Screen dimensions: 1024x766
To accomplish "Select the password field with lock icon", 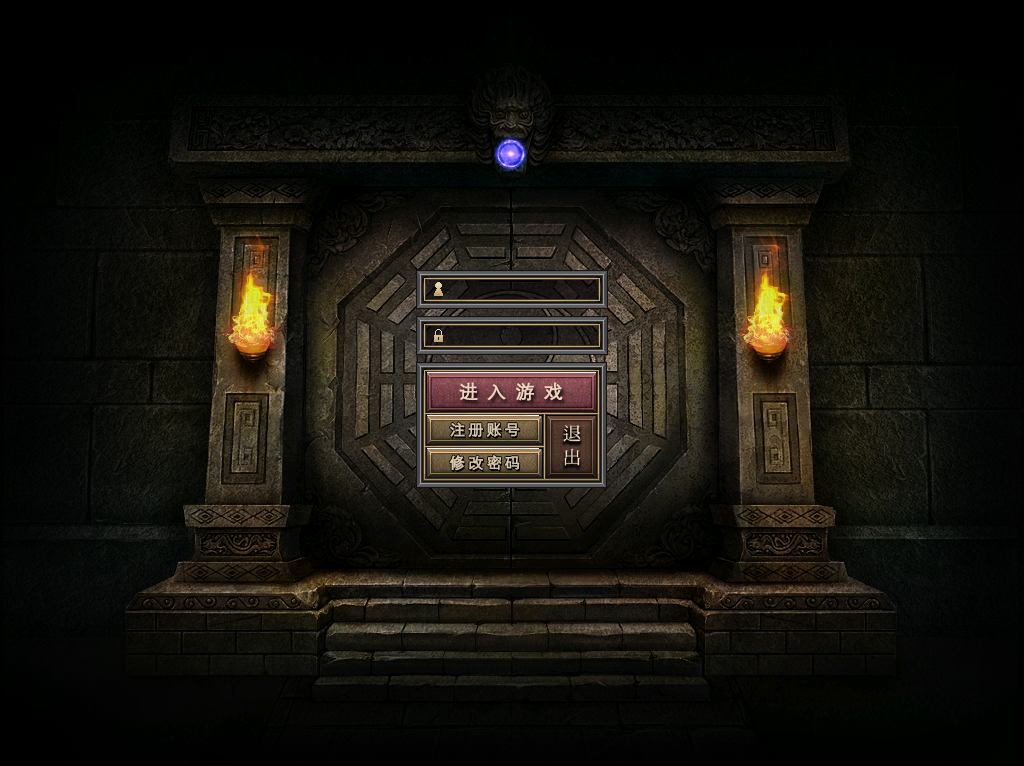I will (x=520, y=335).
